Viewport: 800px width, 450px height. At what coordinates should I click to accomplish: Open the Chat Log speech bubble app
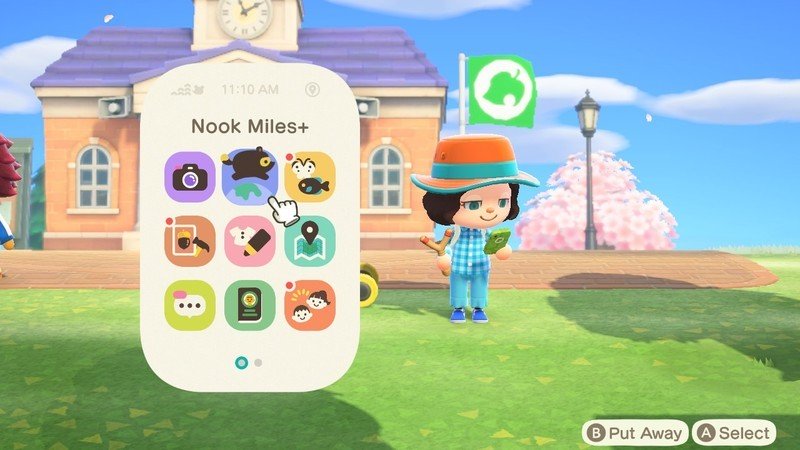pyautogui.click(x=190, y=305)
